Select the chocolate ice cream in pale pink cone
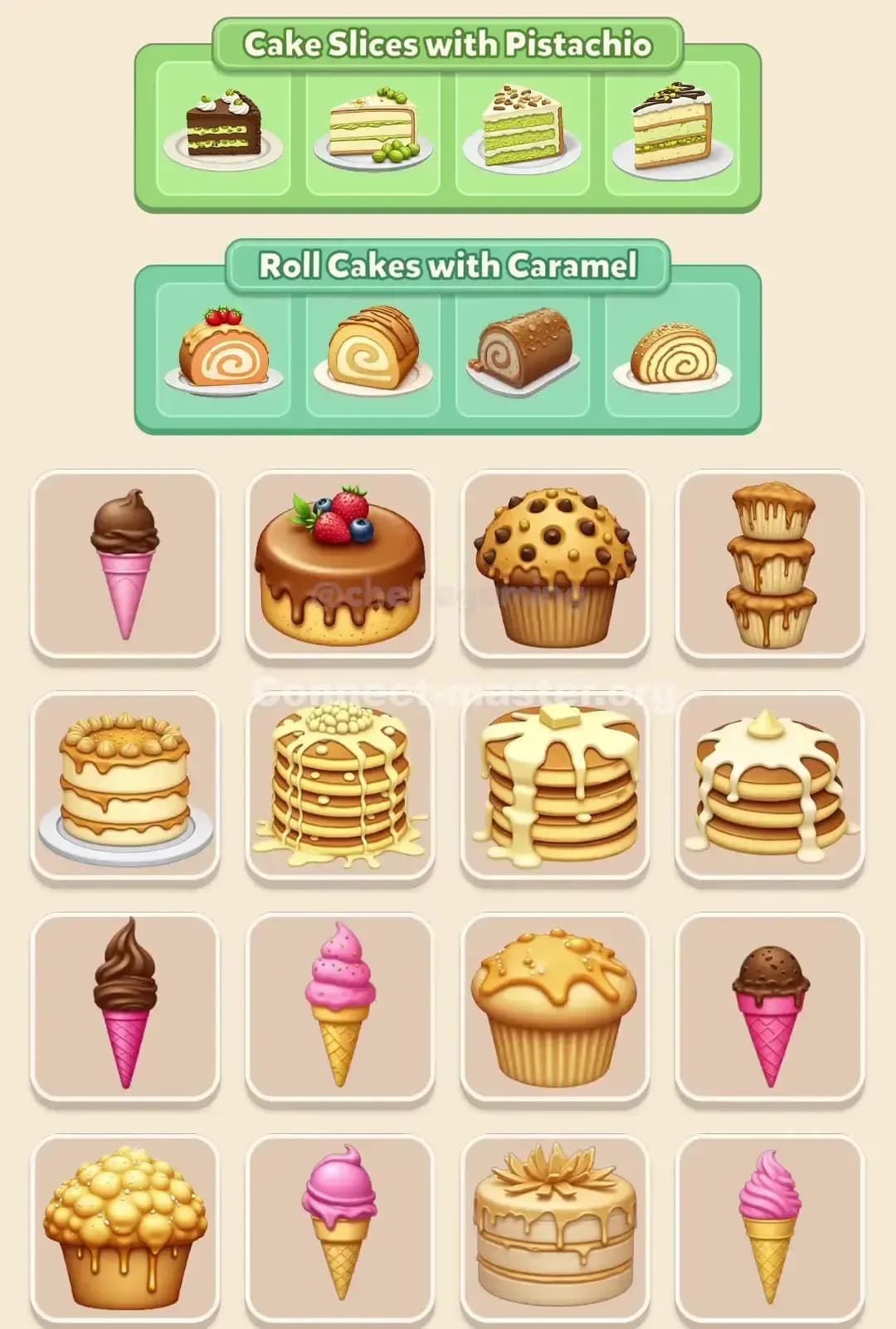 (124, 564)
